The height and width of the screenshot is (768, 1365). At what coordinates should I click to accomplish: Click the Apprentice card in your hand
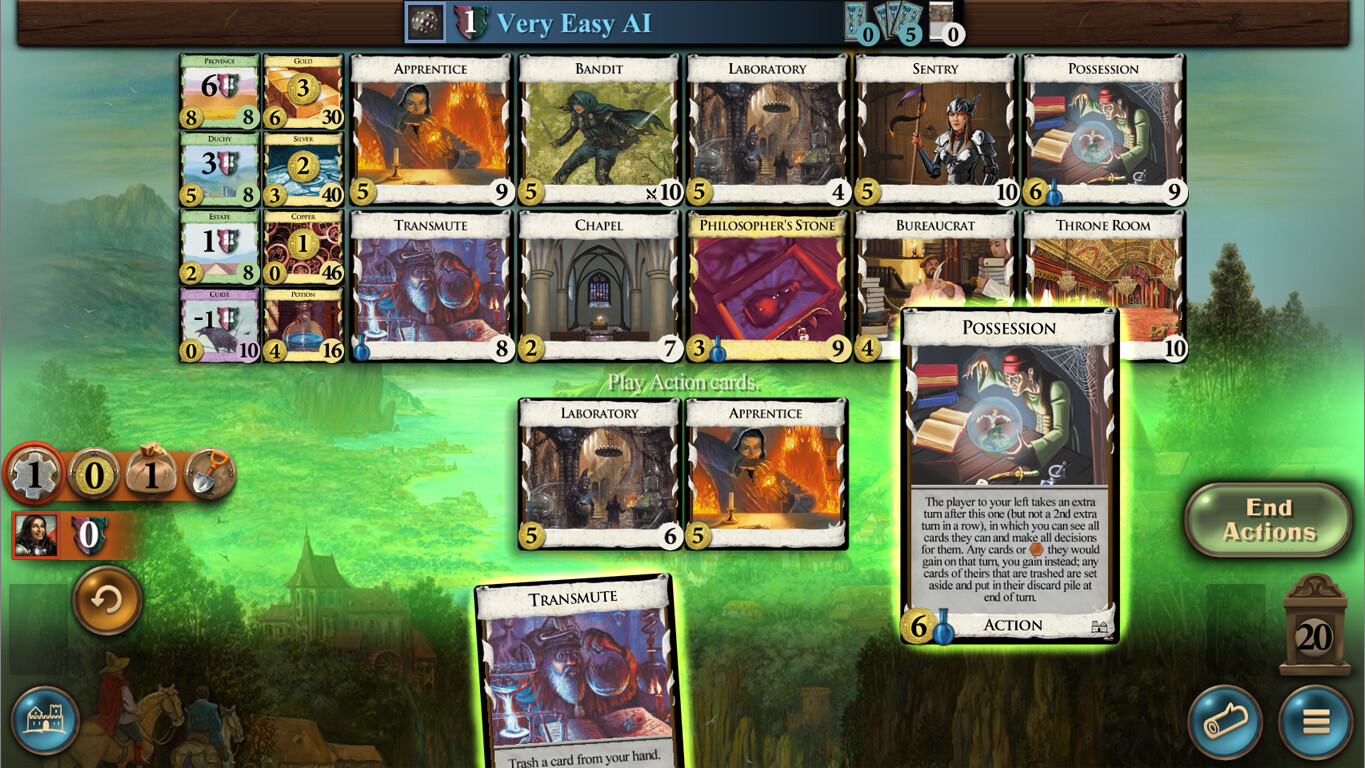tap(766, 470)
